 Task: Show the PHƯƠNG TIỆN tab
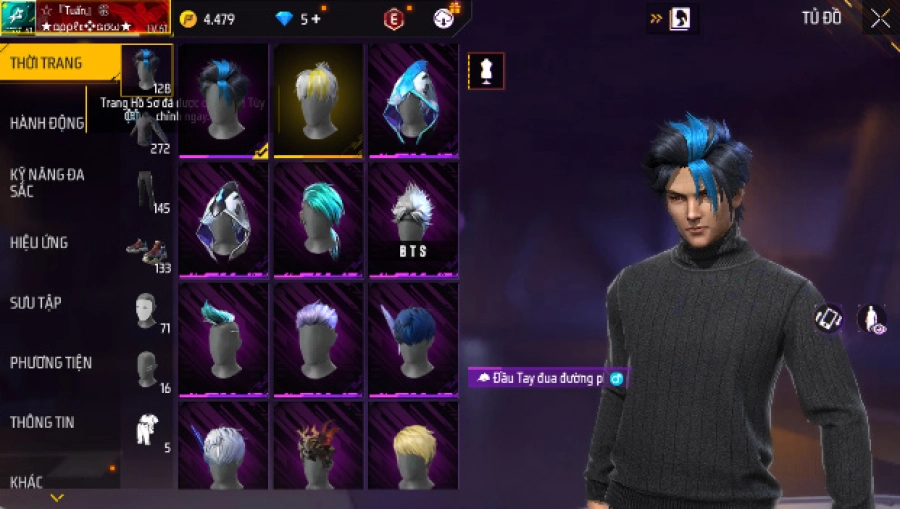[x=48, y=362]
